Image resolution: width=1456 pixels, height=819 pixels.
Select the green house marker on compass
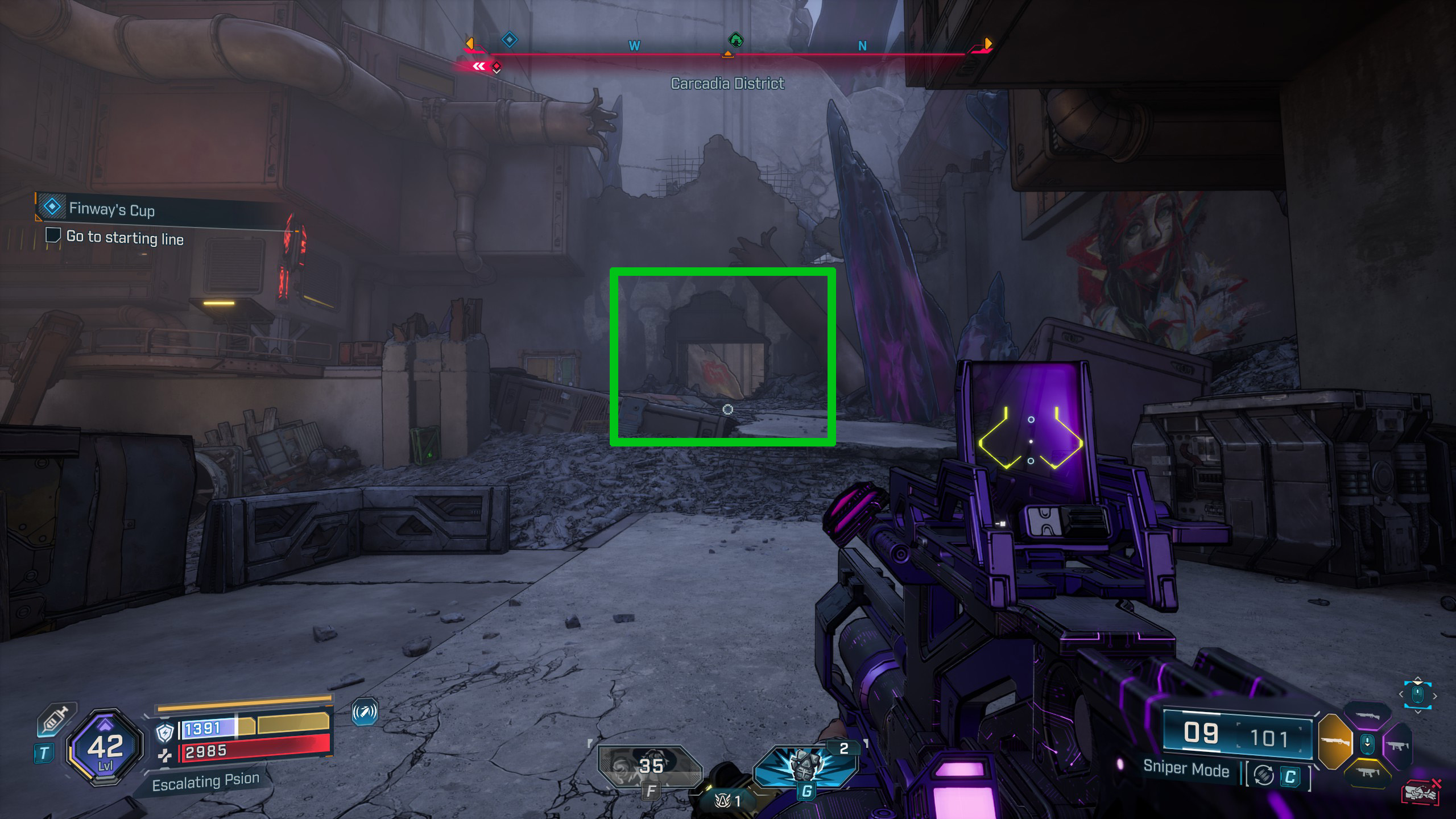pyautogui.click(x=735, y=40)
